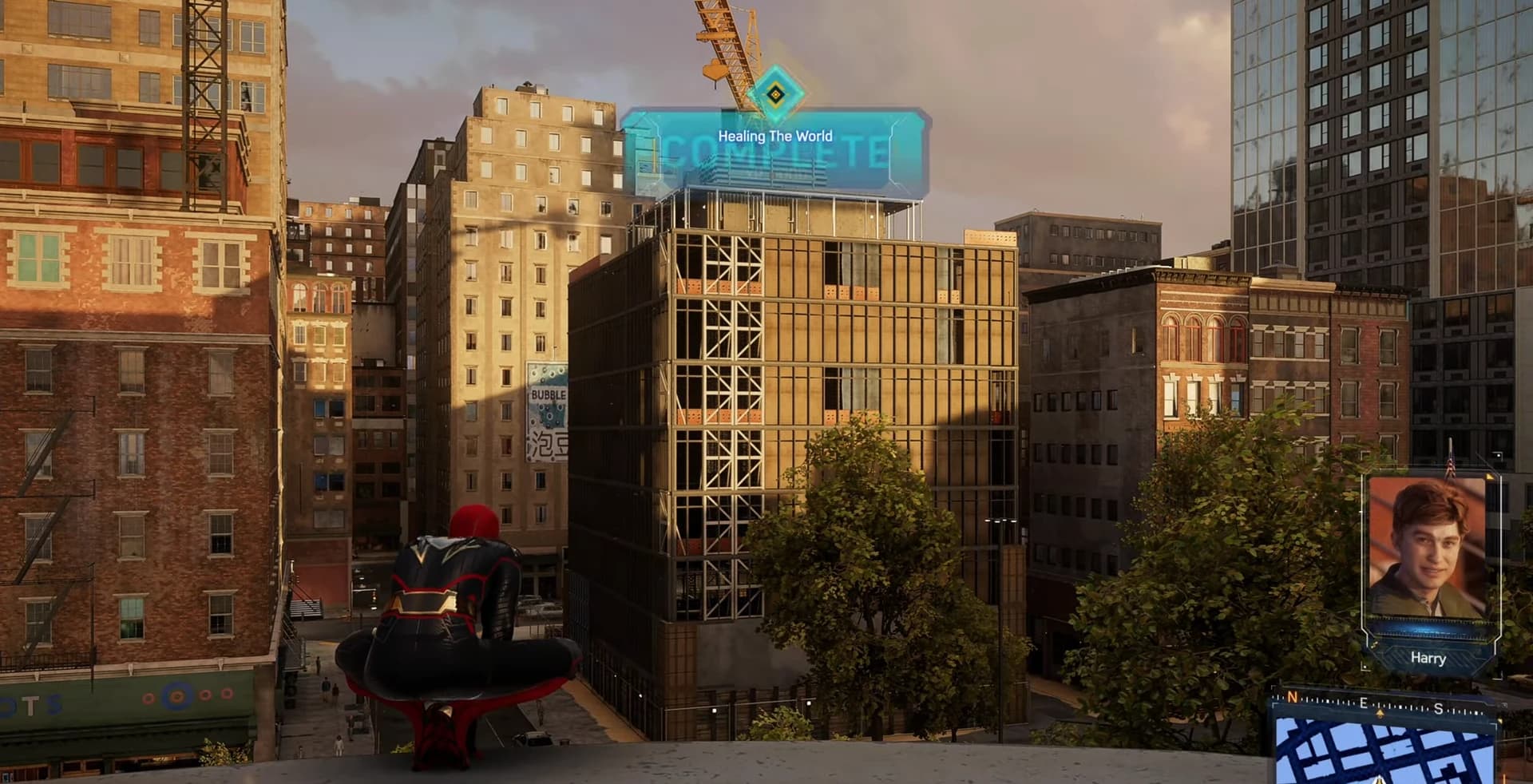
Task: Click the S marker on the compass bar
Action: [1439, 709]
